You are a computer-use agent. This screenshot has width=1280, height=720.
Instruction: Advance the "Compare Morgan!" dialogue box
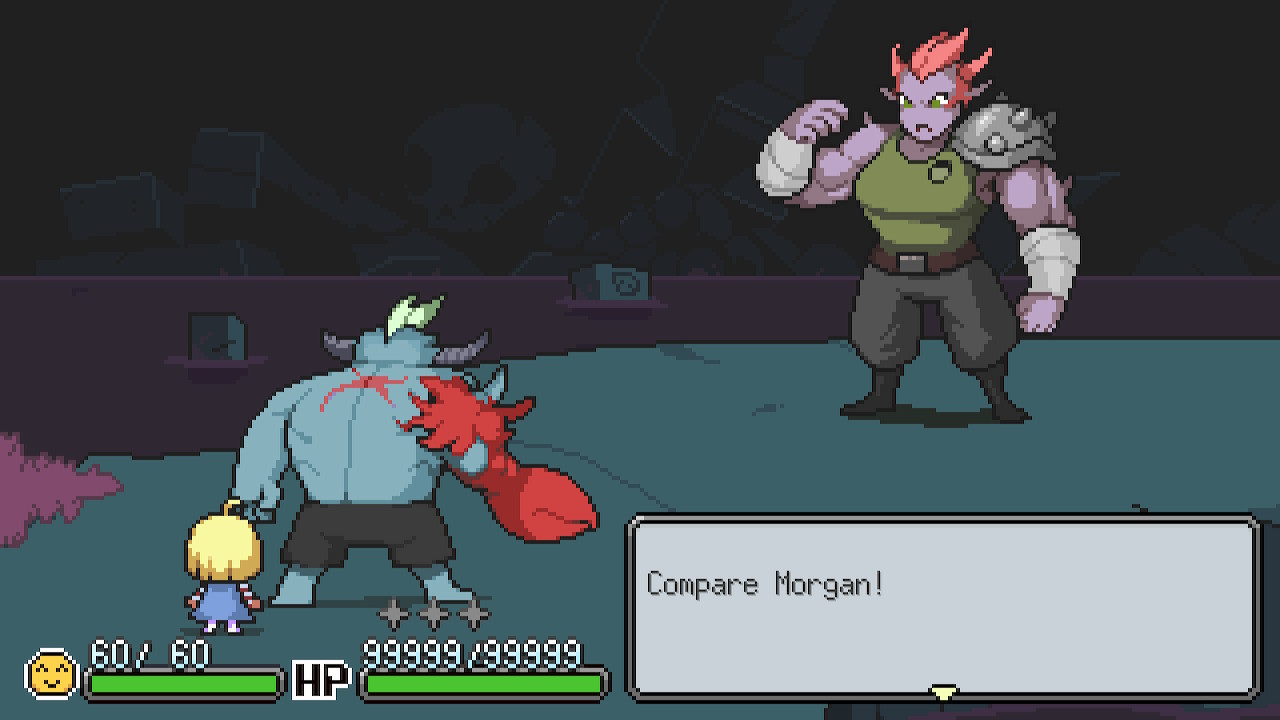(942, 605)
